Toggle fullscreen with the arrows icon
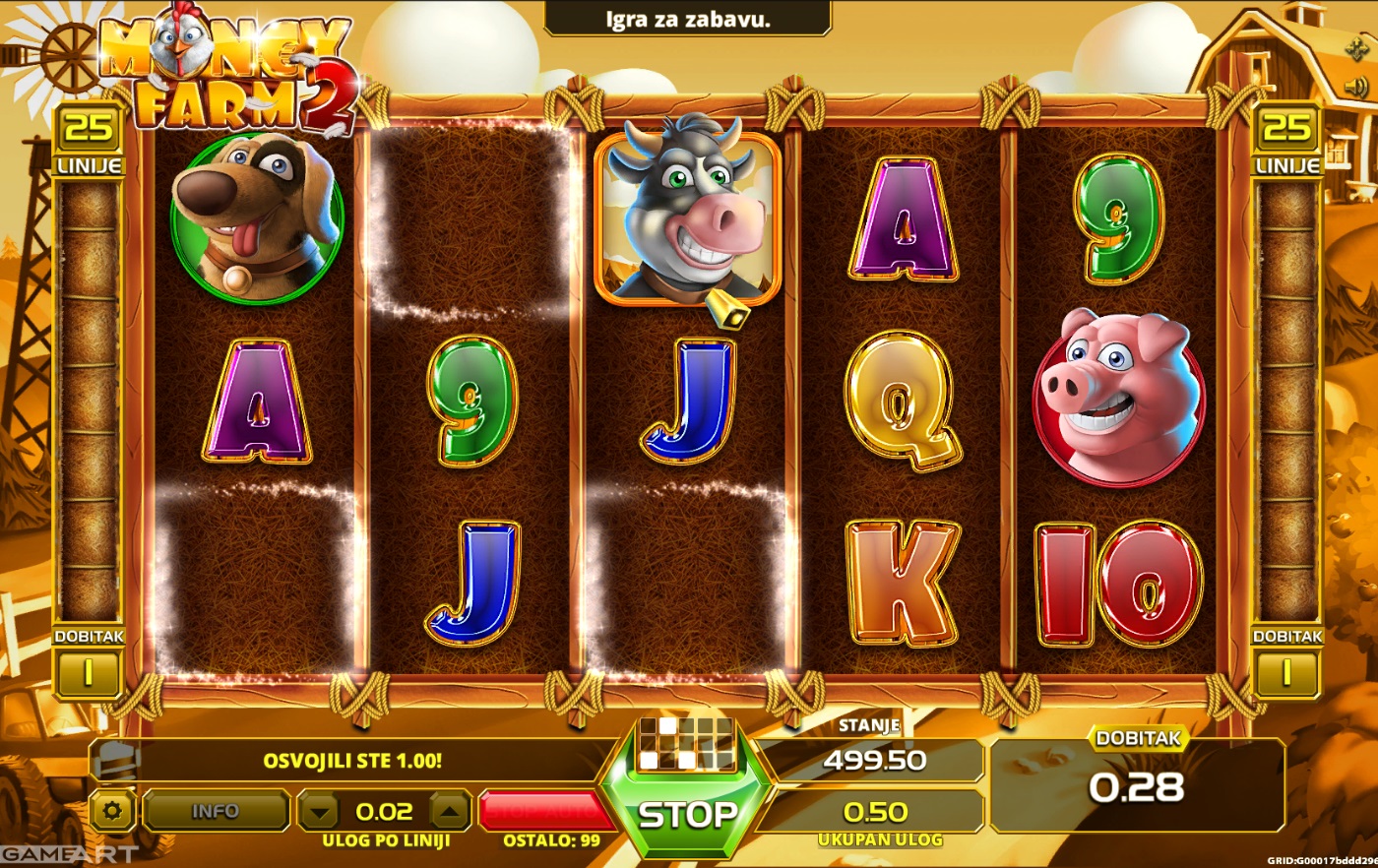This screenshot has width=1378, height=868. (x=1355, y=49)
